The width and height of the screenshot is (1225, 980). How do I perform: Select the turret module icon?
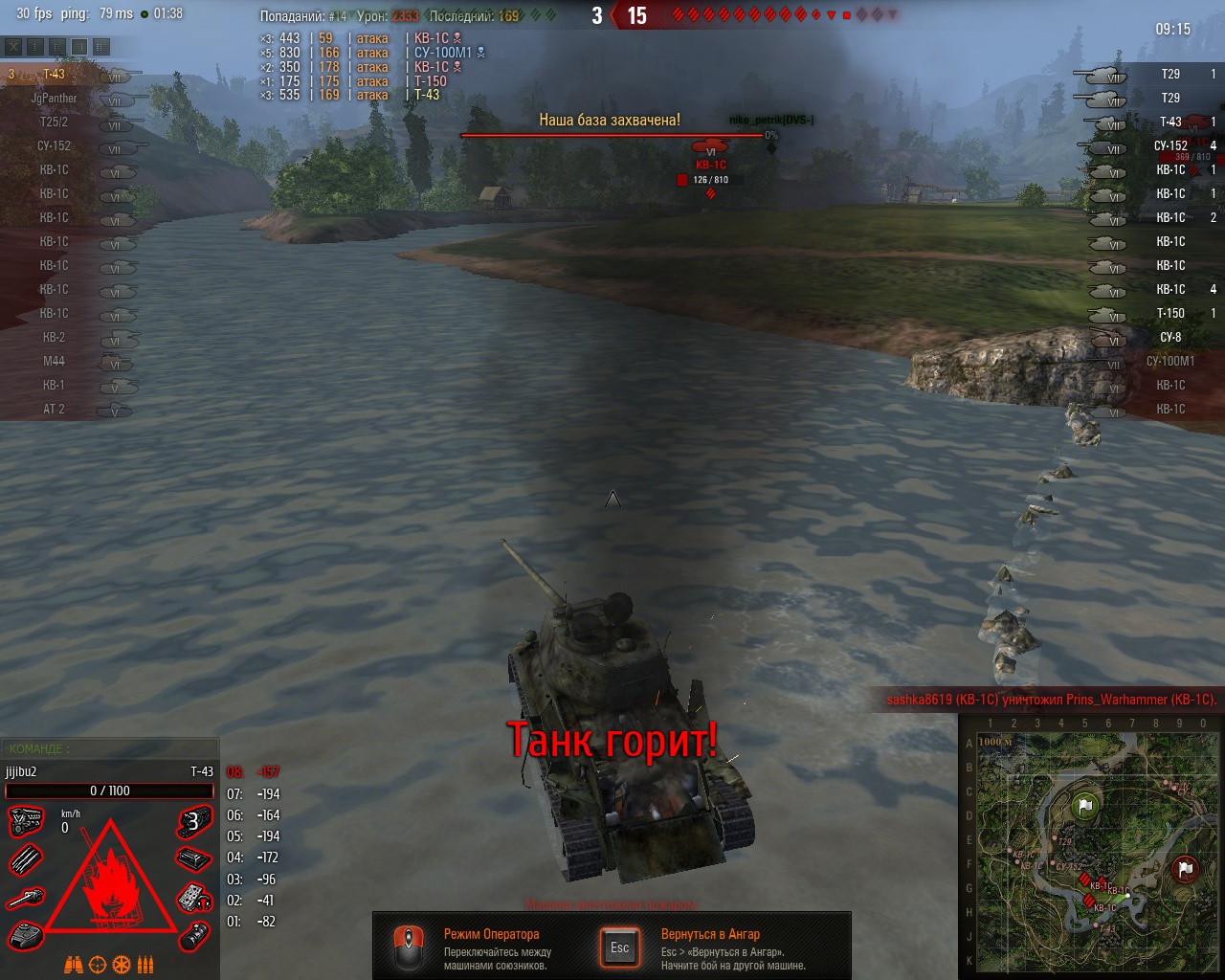(x=26, y=936)
